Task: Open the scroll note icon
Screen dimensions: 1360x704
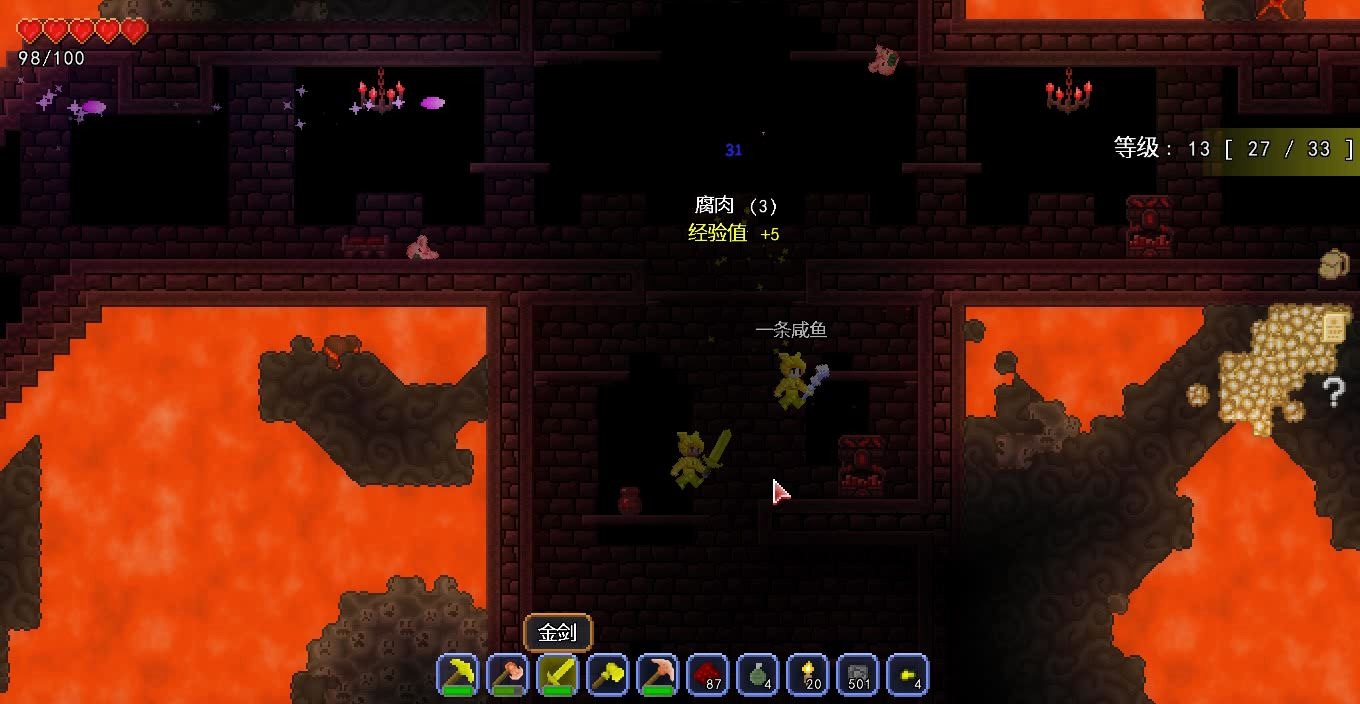Action: point(1334,327)
